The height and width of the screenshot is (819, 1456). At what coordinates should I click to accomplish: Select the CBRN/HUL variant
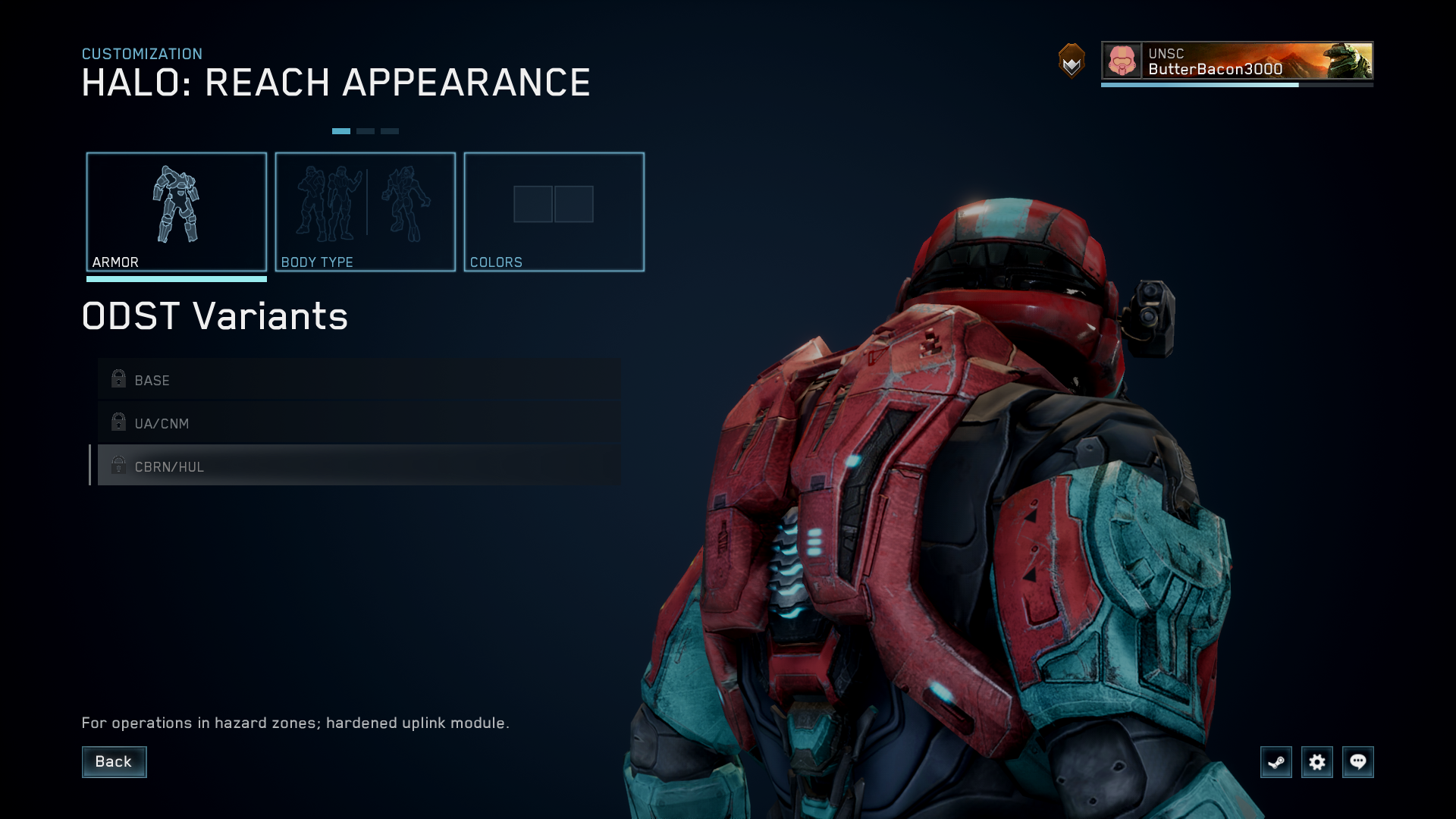click(303, 466)
